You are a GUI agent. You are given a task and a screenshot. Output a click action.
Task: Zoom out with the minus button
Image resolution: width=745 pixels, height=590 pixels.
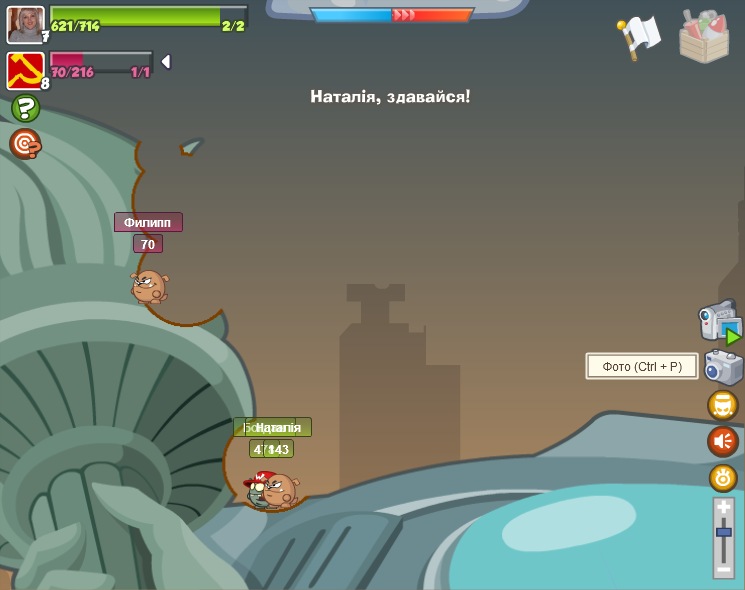(x=724, y=568)
